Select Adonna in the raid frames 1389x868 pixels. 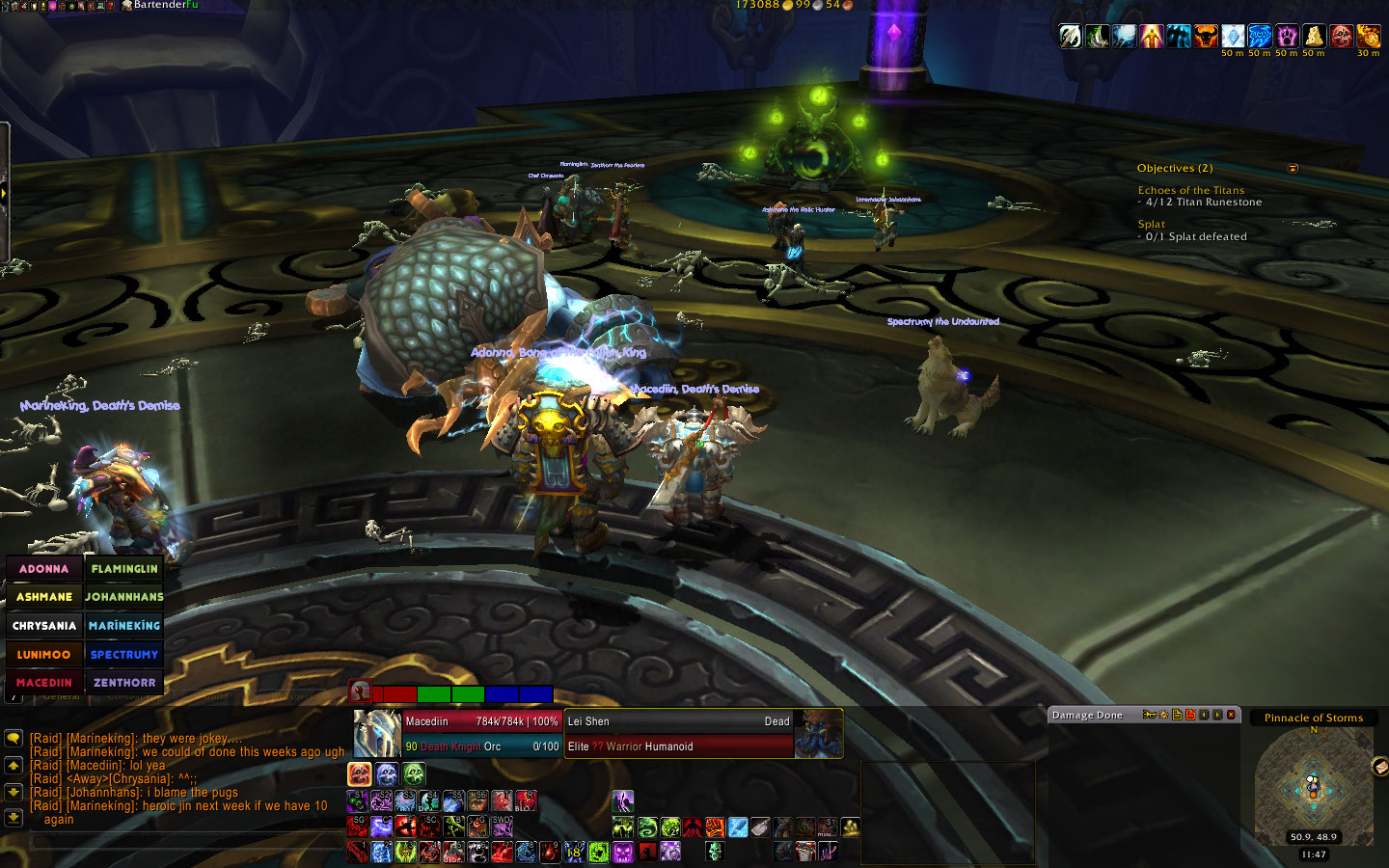click(x=44, y=569)
